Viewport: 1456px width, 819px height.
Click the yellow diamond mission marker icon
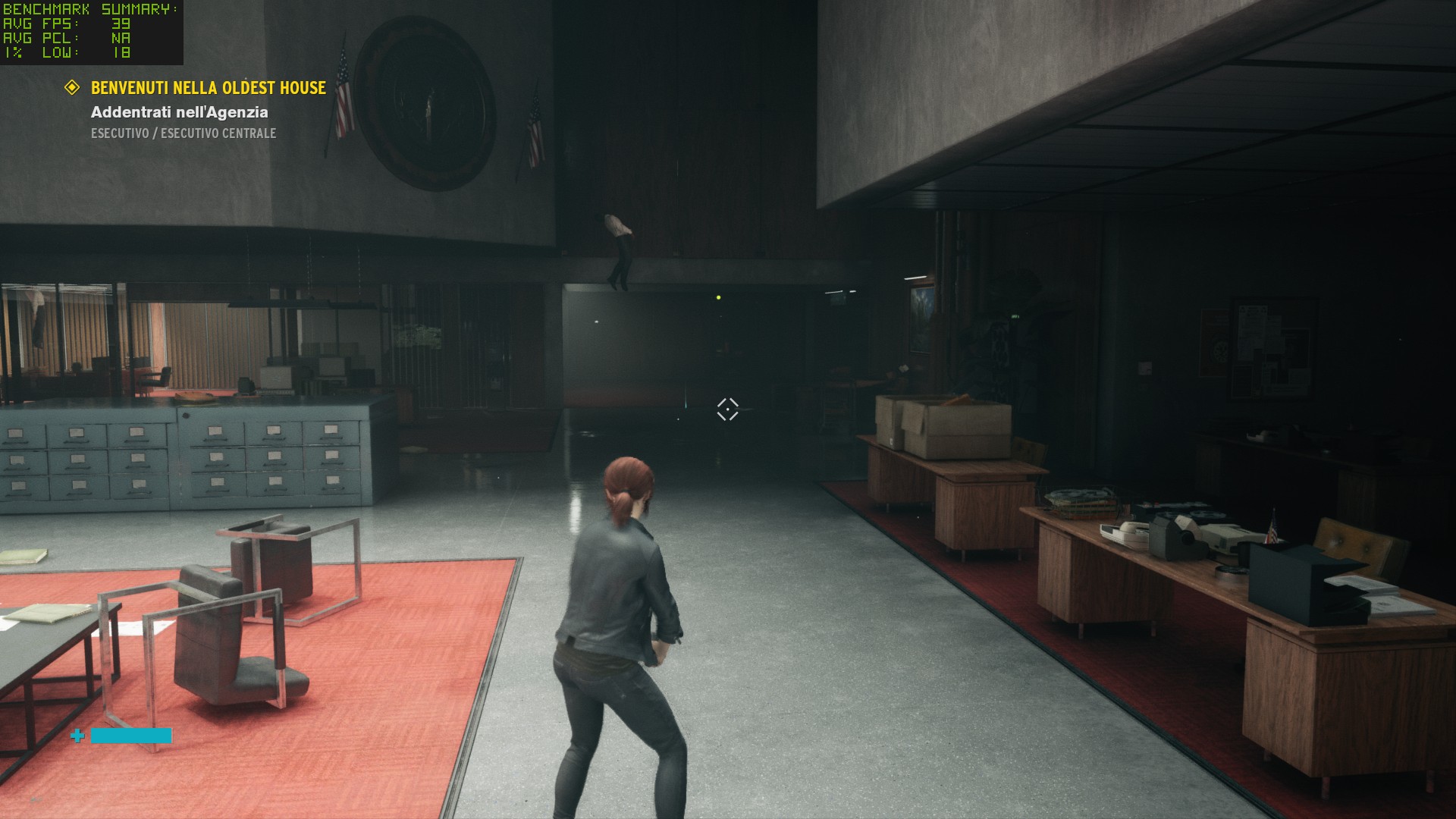[x=72, y=88]
